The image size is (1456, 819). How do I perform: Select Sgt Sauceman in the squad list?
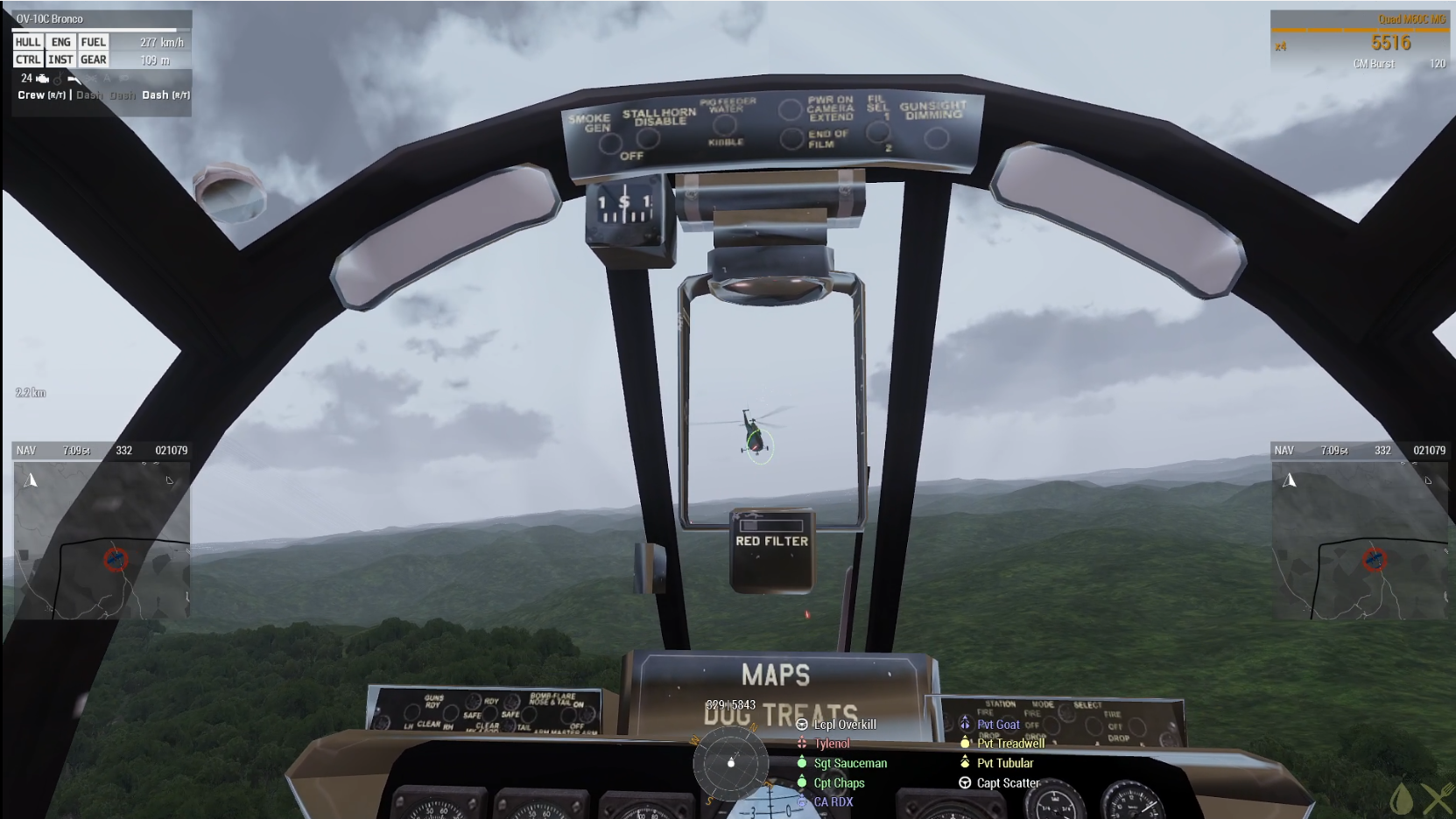point(850,763)
